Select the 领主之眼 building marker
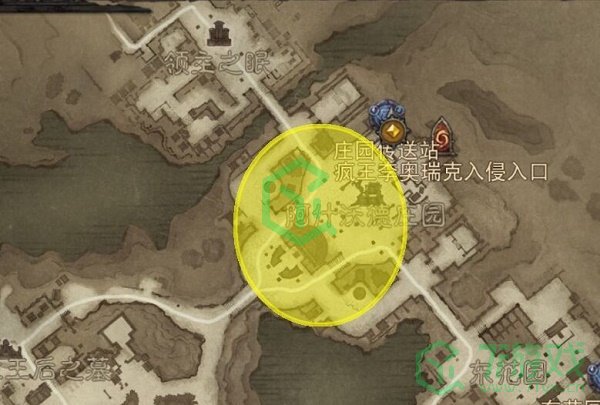Image resolution: width=600 pixels, height=405 pixels. coord(213,37)
